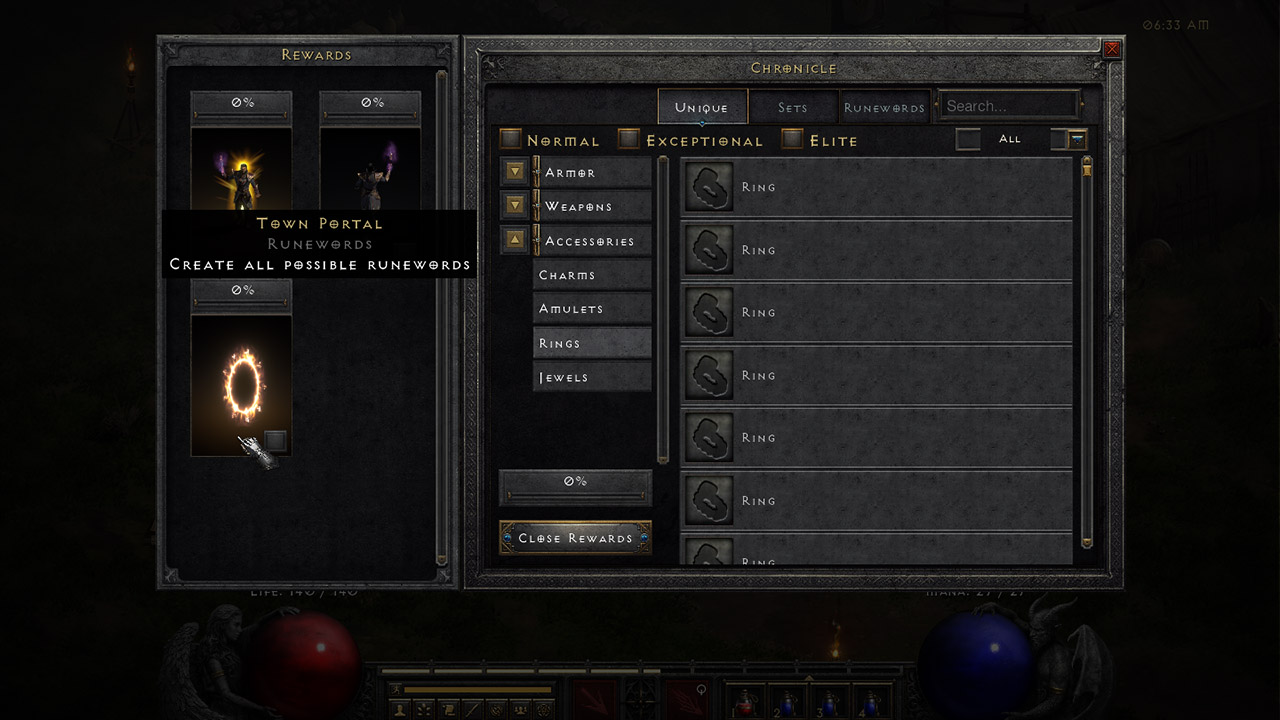Select the character screen icon on the toolbar
The image size is (1280, 720).
click(399, 708)
